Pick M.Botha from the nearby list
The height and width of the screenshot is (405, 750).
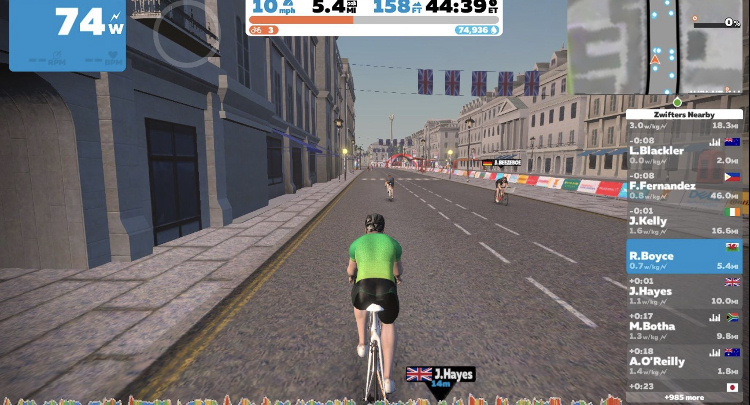tap(684, 327)
